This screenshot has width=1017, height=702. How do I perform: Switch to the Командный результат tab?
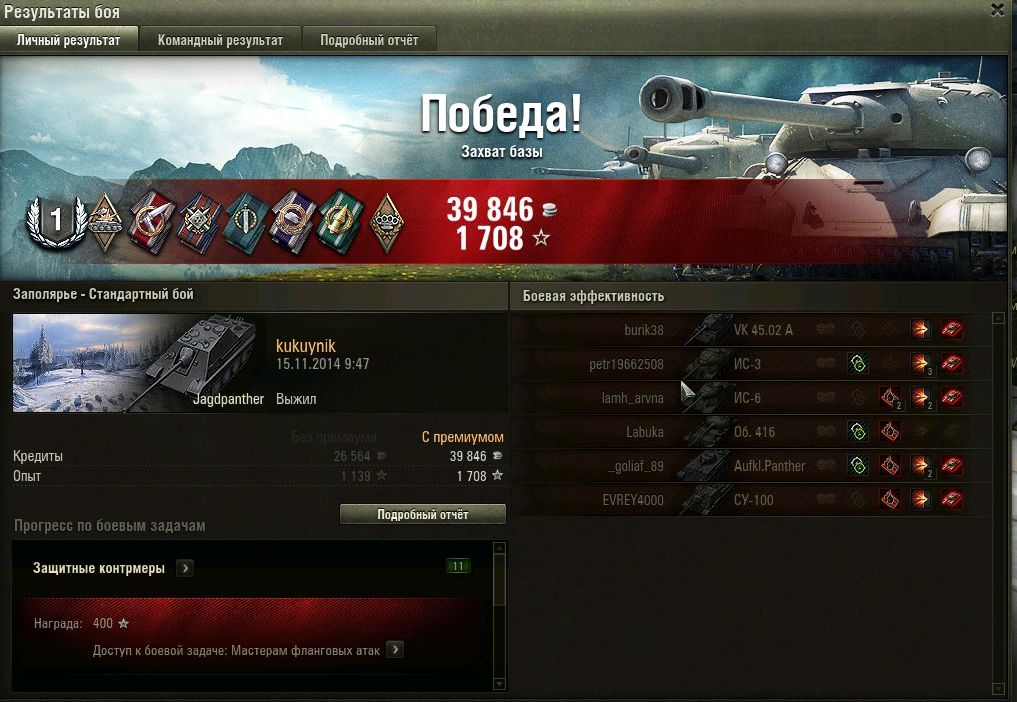pyautogui.click(x=220, y=40)
